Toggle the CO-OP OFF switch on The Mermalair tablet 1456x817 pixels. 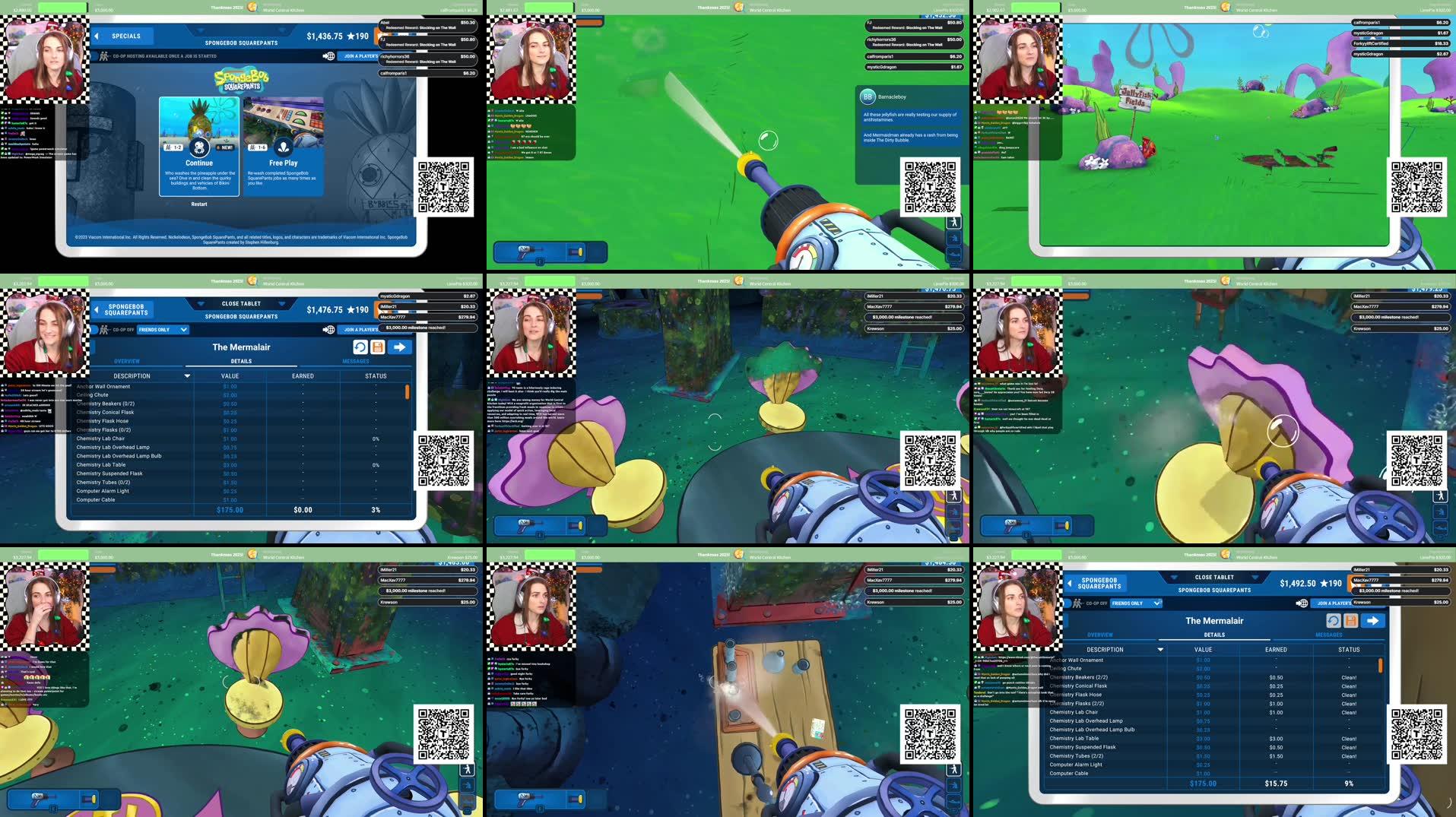[107, 329]
